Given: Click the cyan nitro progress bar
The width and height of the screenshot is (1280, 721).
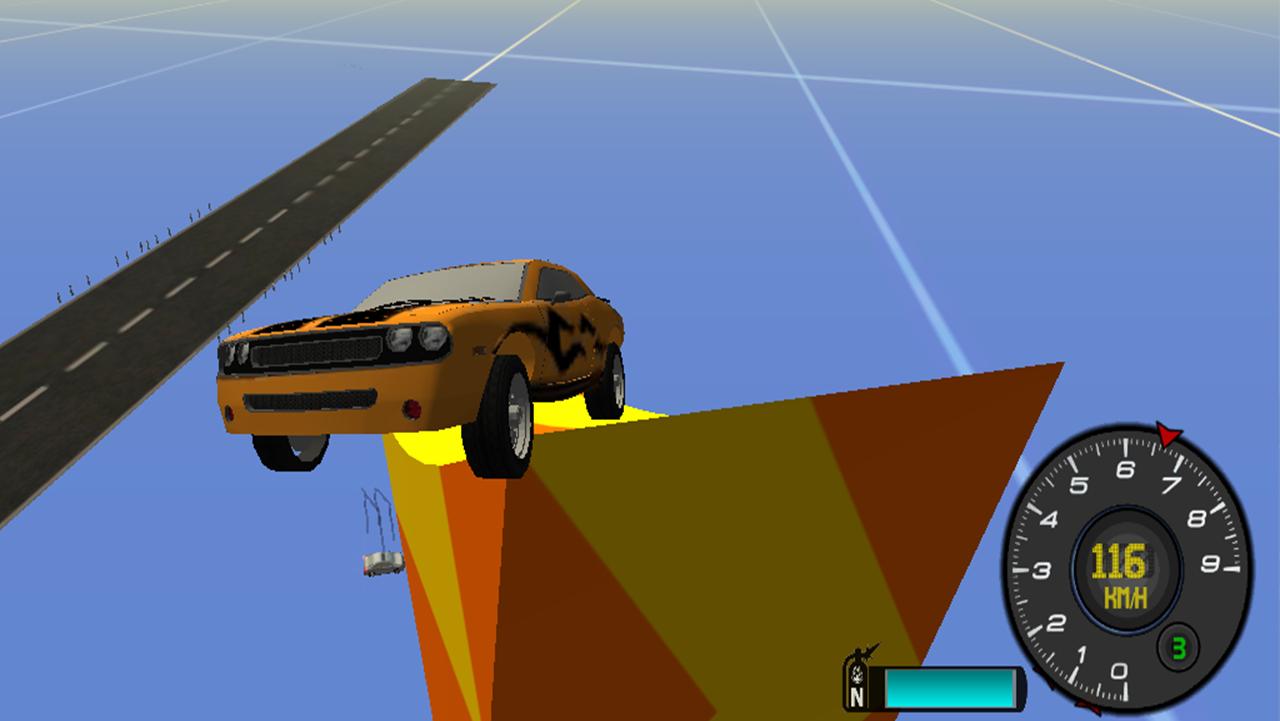Looking at the screenshot, I should (x=950, y=686).
